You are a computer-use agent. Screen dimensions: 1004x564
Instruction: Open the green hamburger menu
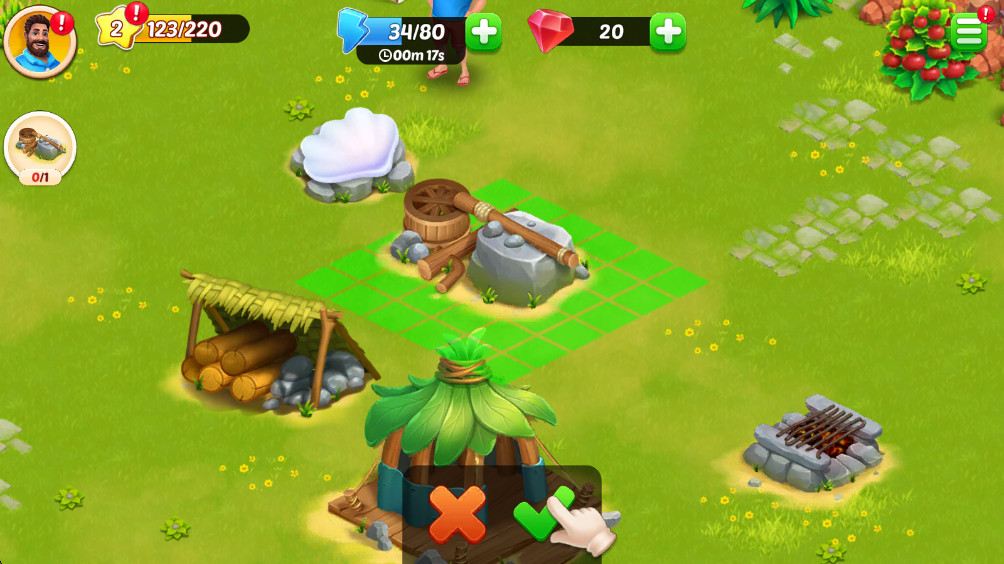tap(968, 32)
